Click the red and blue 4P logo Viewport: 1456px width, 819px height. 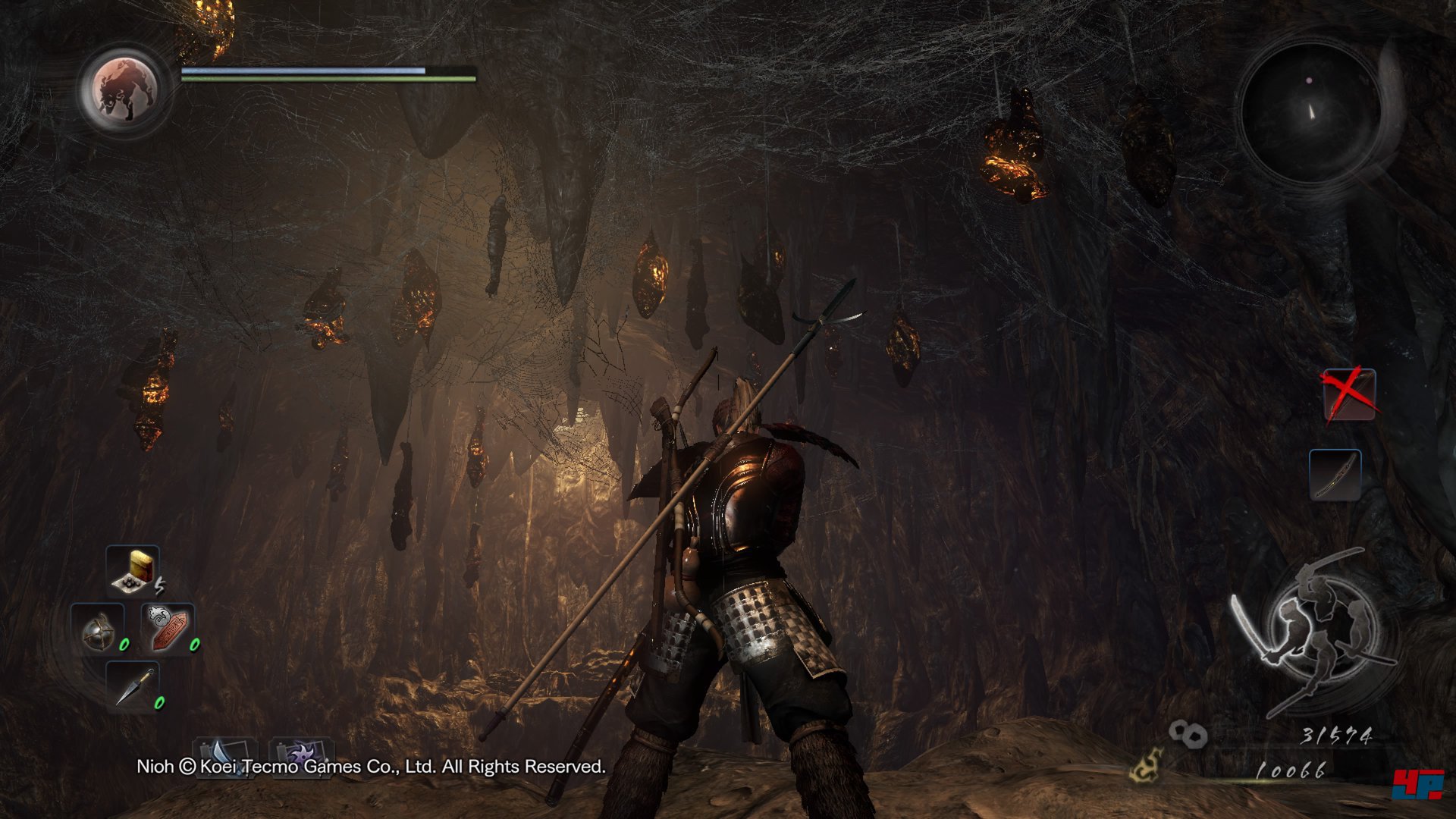click(x=1417, y=783)
